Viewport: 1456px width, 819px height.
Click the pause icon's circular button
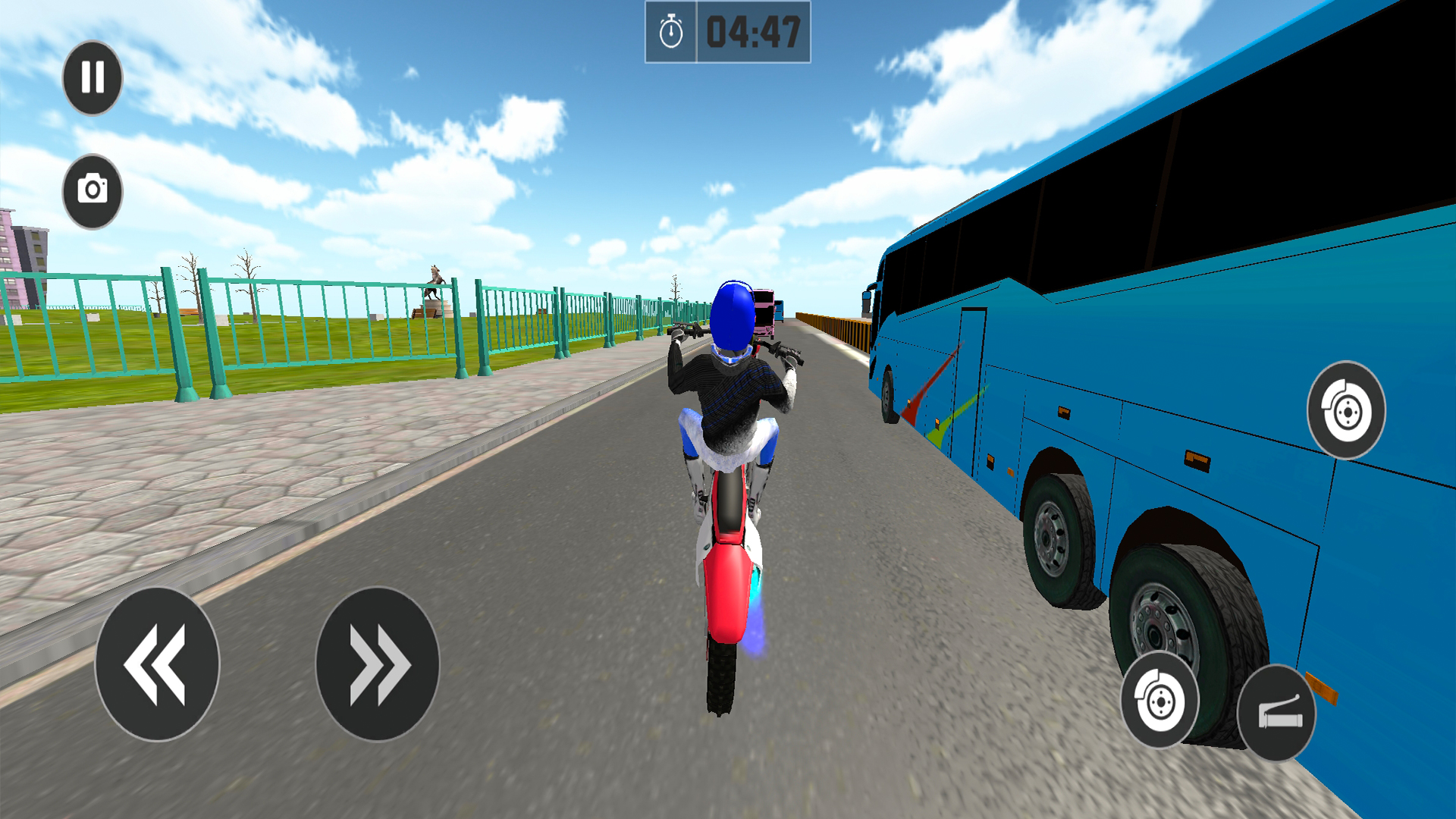(x=93, y=78)
